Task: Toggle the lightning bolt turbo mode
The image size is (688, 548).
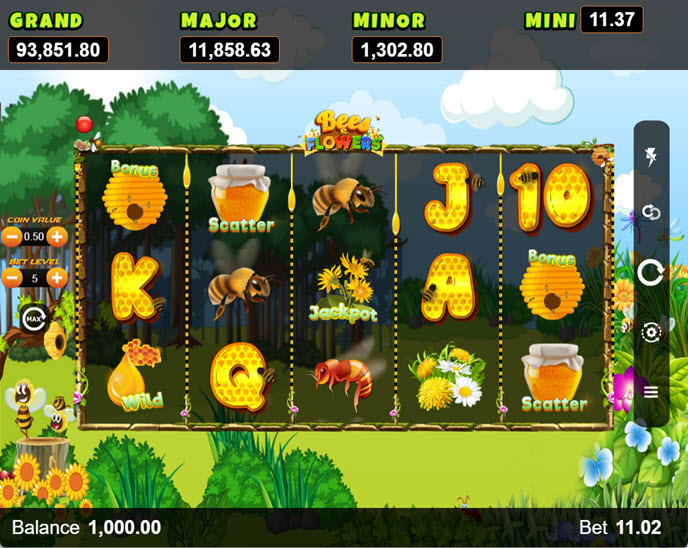Action: [x=651, y=155]
